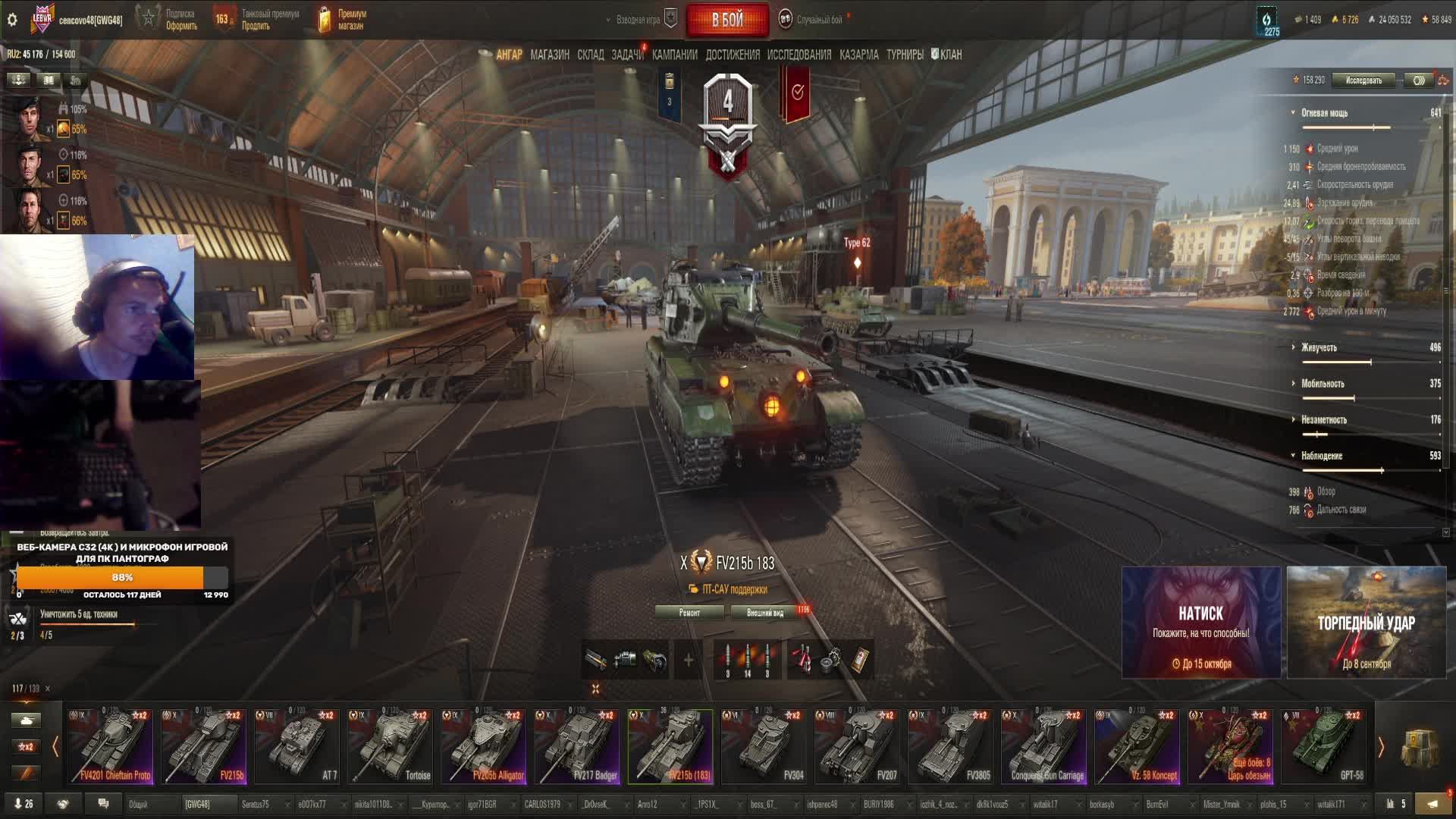Open the КАМПАНИИ tab
Screen dimensions: 1456x819
(x=674, y=55)
